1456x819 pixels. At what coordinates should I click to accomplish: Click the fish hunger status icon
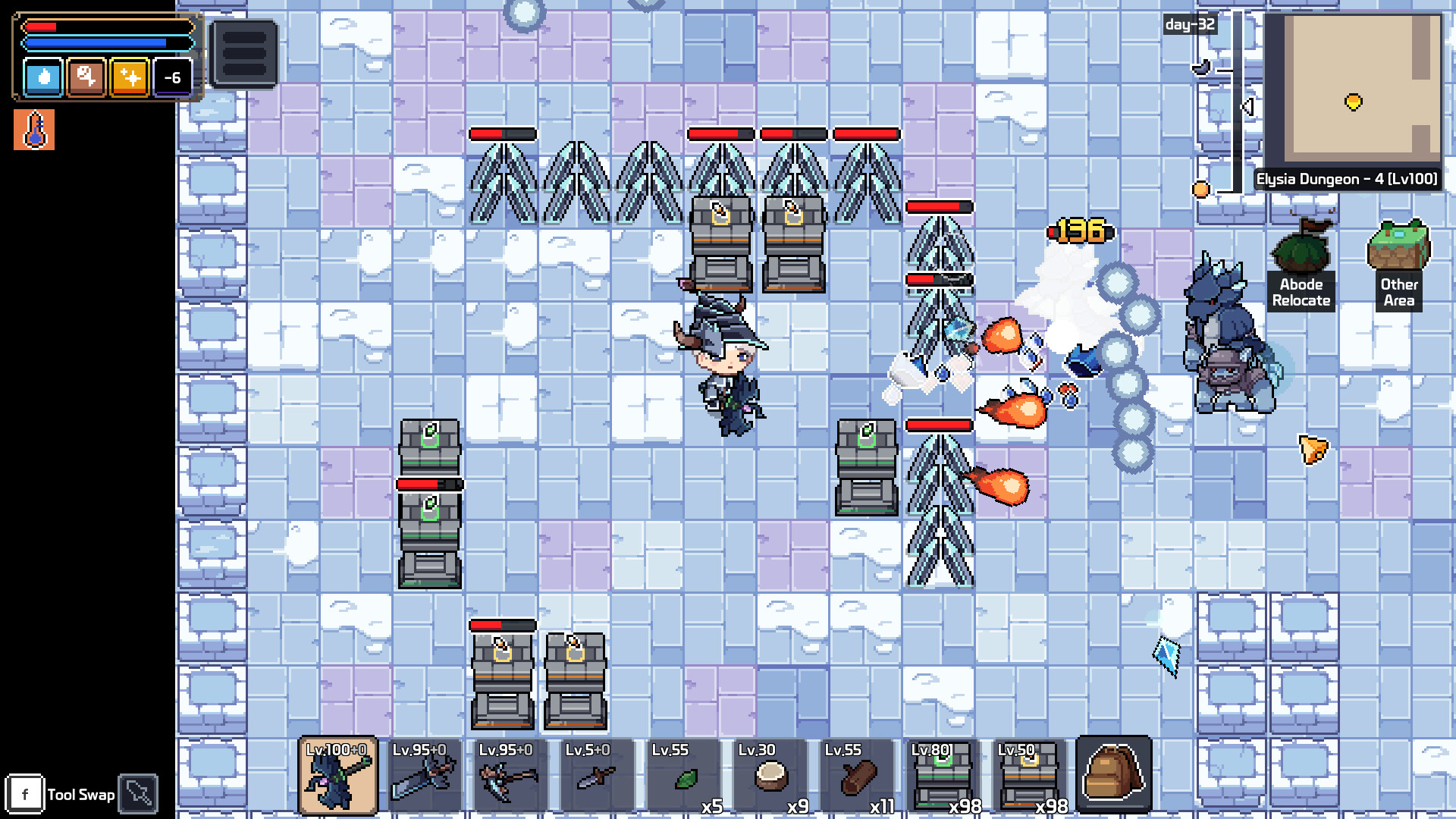click(86, 78)
